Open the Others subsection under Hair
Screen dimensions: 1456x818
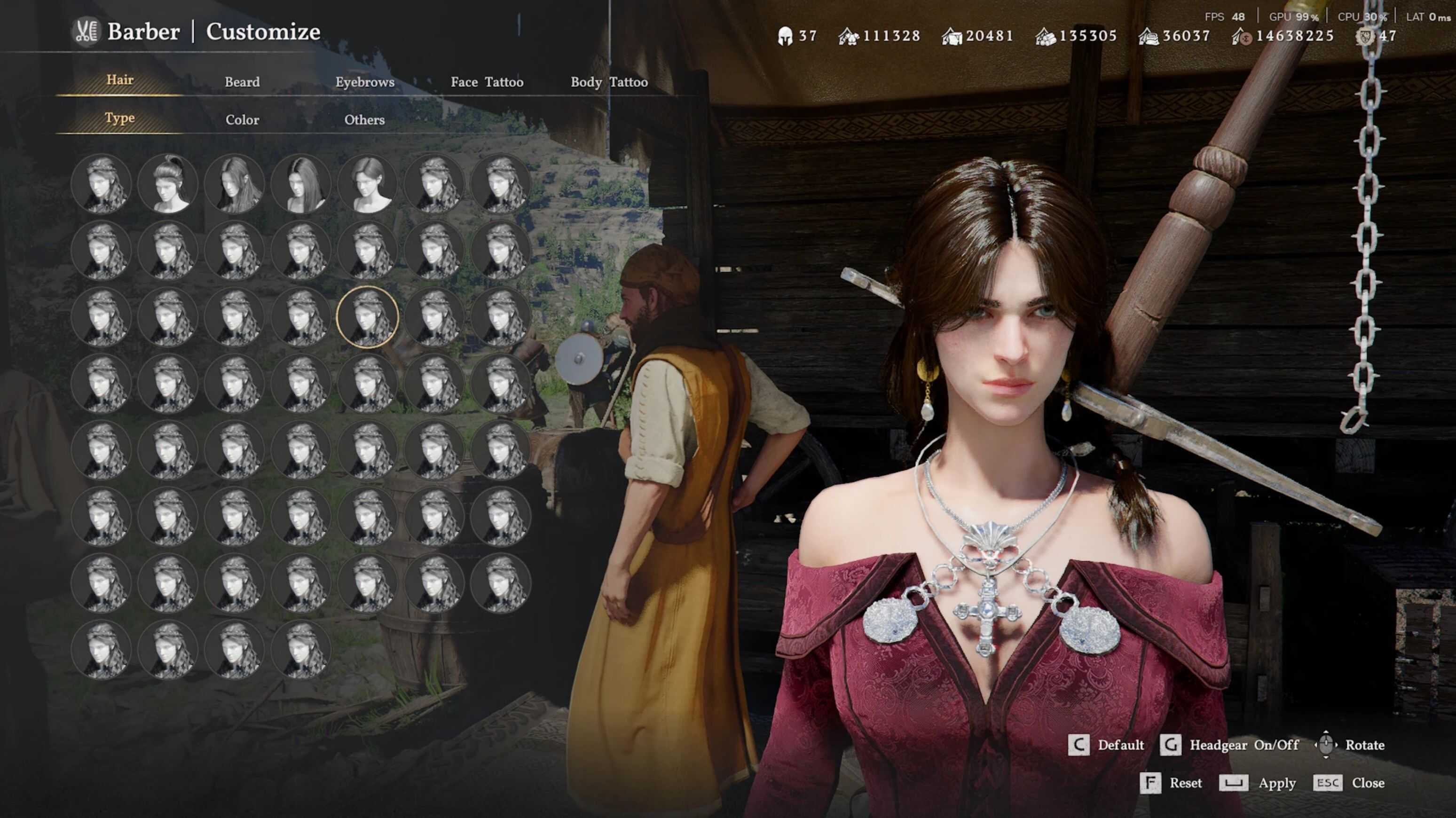(364, 119)
